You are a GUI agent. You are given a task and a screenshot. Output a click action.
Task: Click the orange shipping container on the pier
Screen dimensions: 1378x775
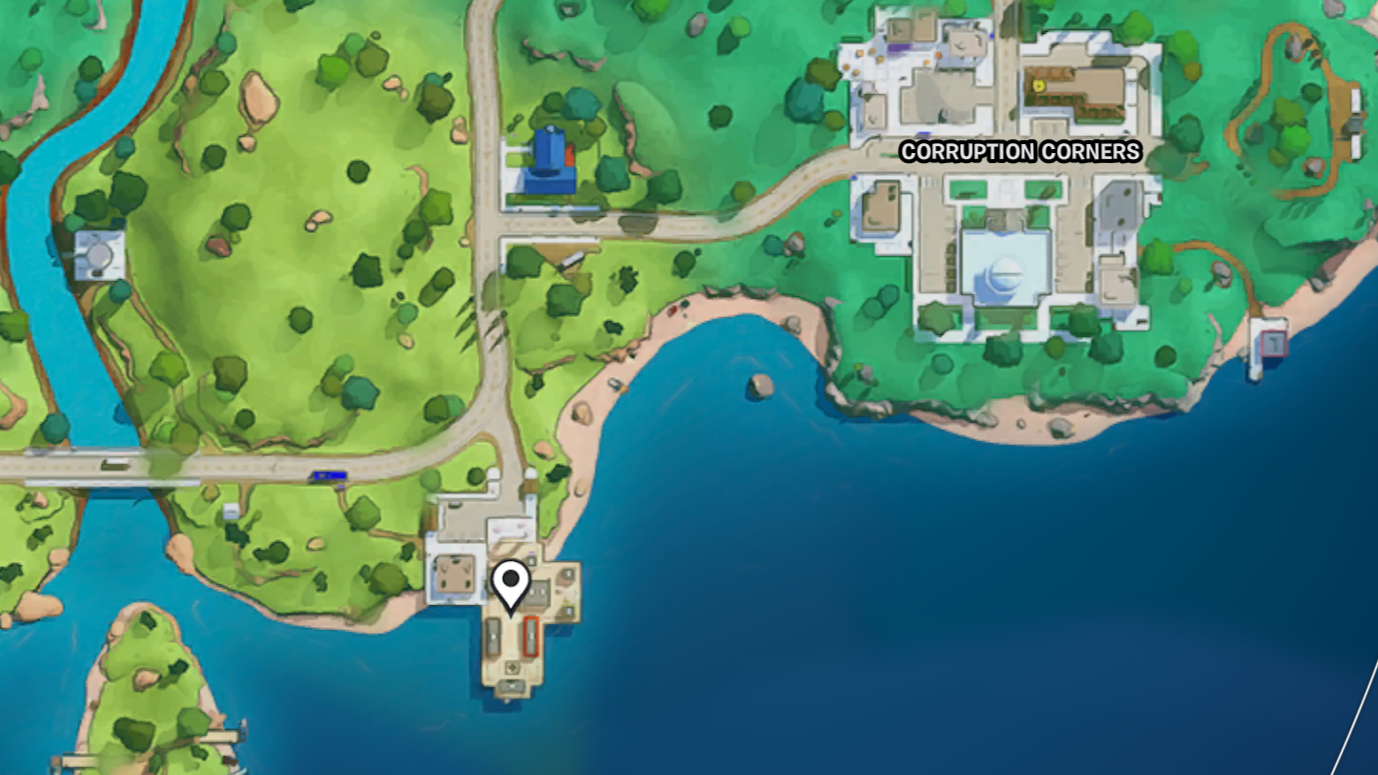tap(529, 635)
